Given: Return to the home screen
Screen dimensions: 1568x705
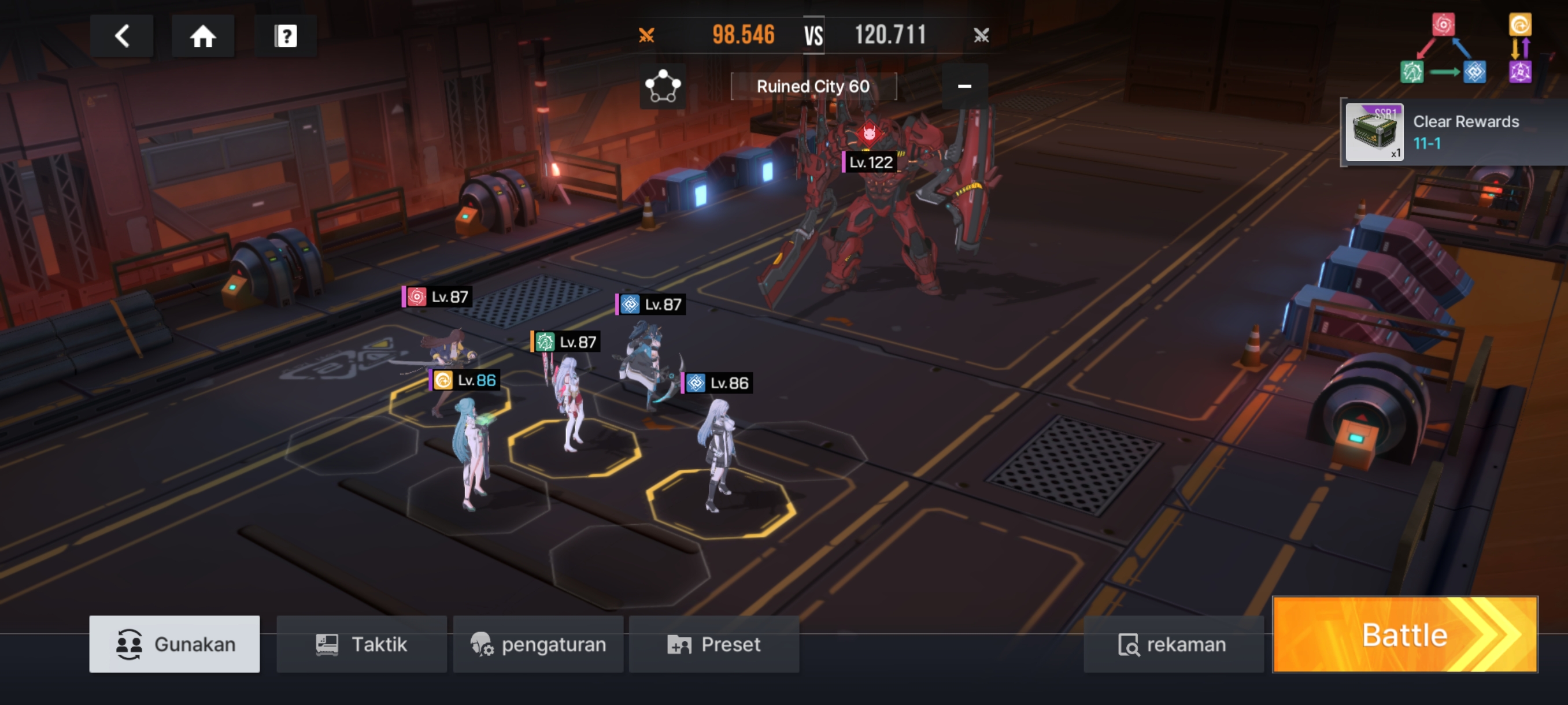Looking at the screenshot, I should 203,36.
